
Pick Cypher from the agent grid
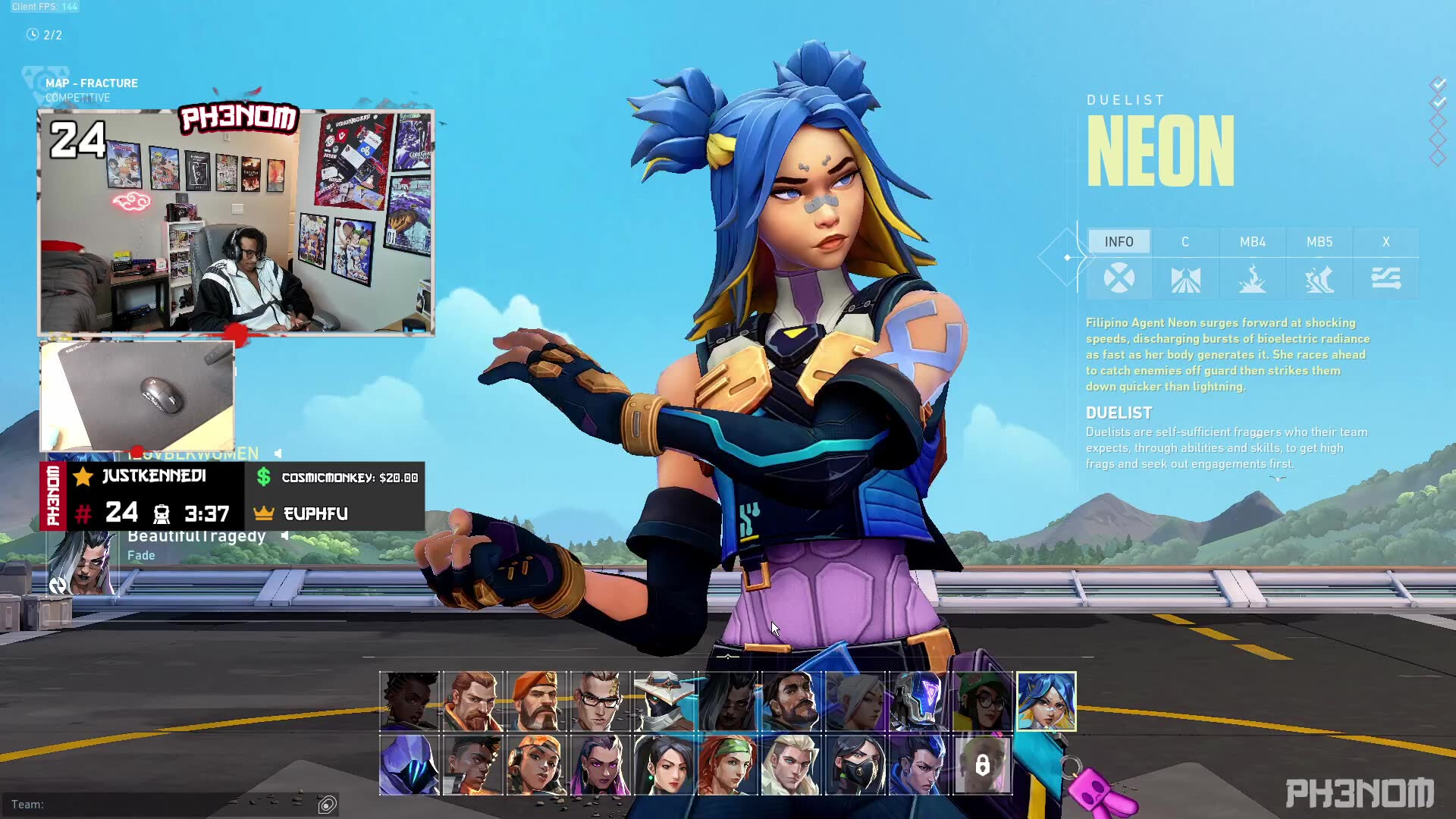pyautogui.click(x=664, y=701)
